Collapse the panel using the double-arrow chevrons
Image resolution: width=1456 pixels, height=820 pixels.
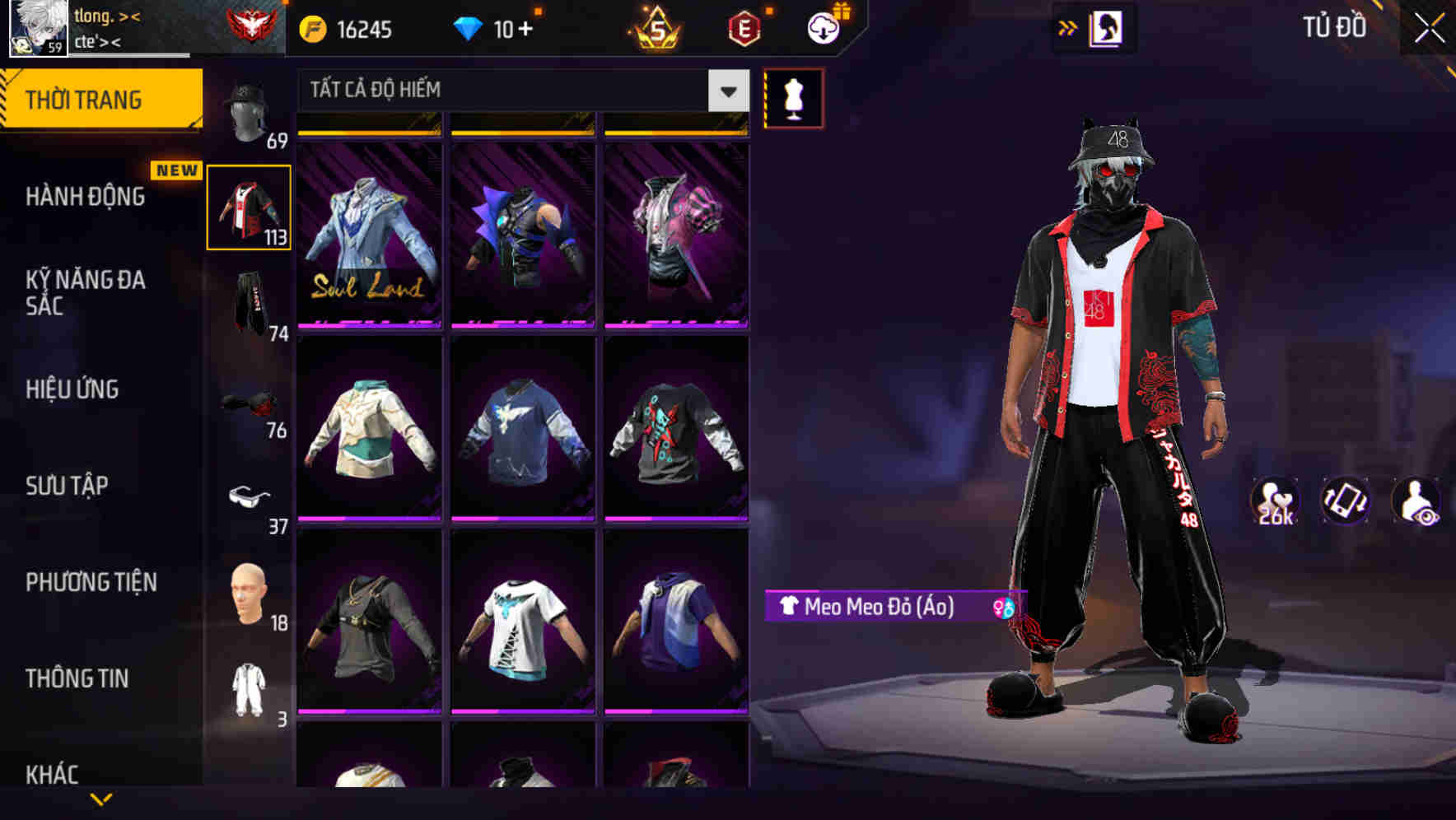[x=1069, y=26]
